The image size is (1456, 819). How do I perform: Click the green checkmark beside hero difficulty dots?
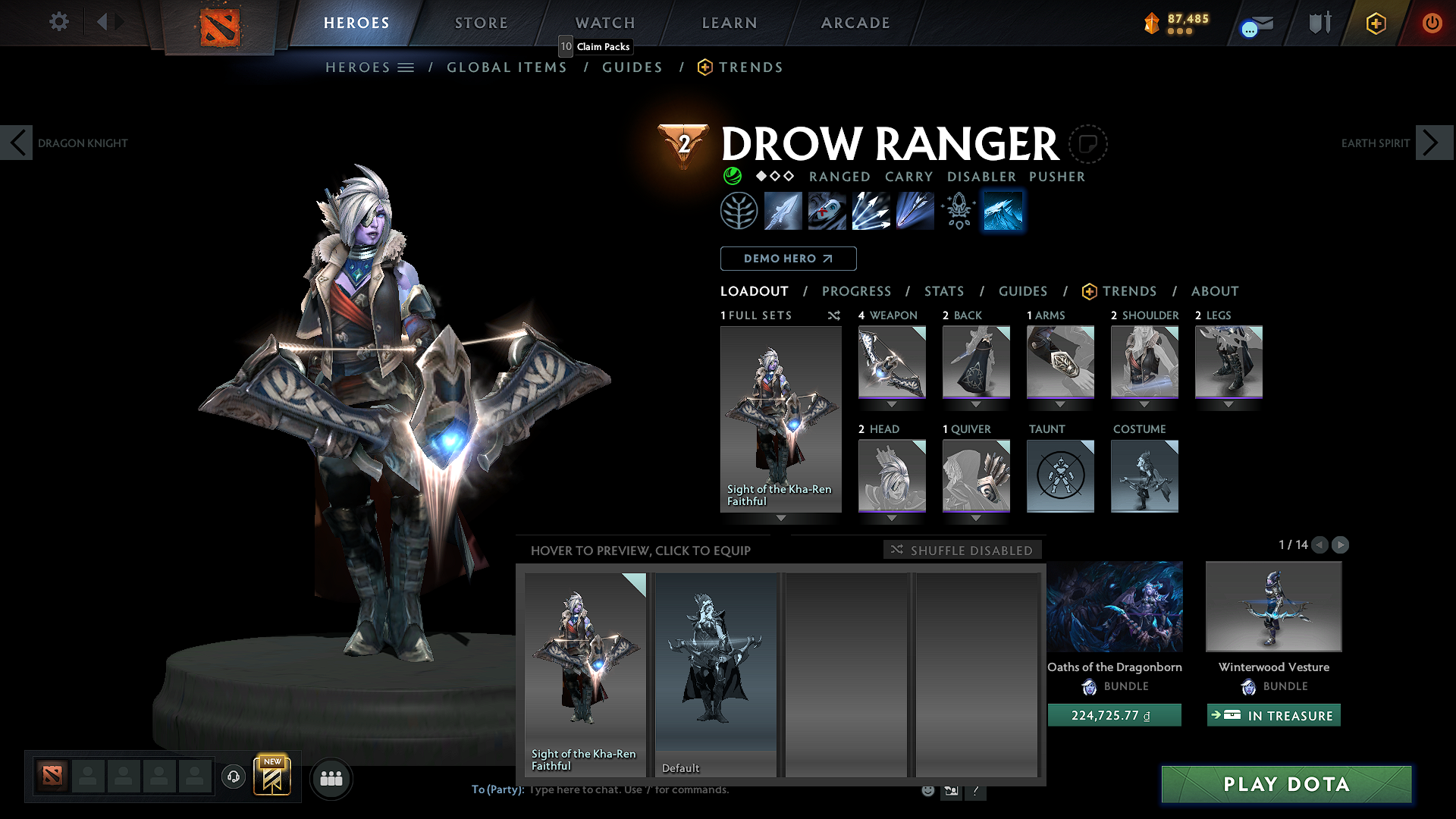pyautogui.click(x=732, y=176)
